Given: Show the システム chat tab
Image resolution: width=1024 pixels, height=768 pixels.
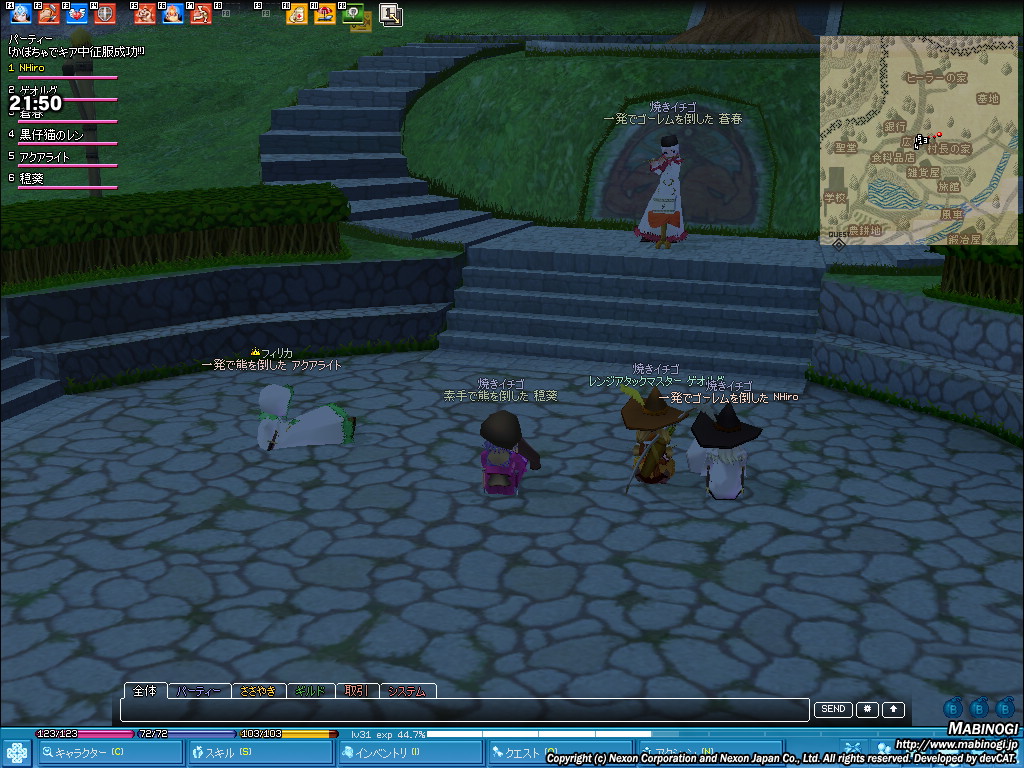Looking at the screenshot, I should 407,691.
